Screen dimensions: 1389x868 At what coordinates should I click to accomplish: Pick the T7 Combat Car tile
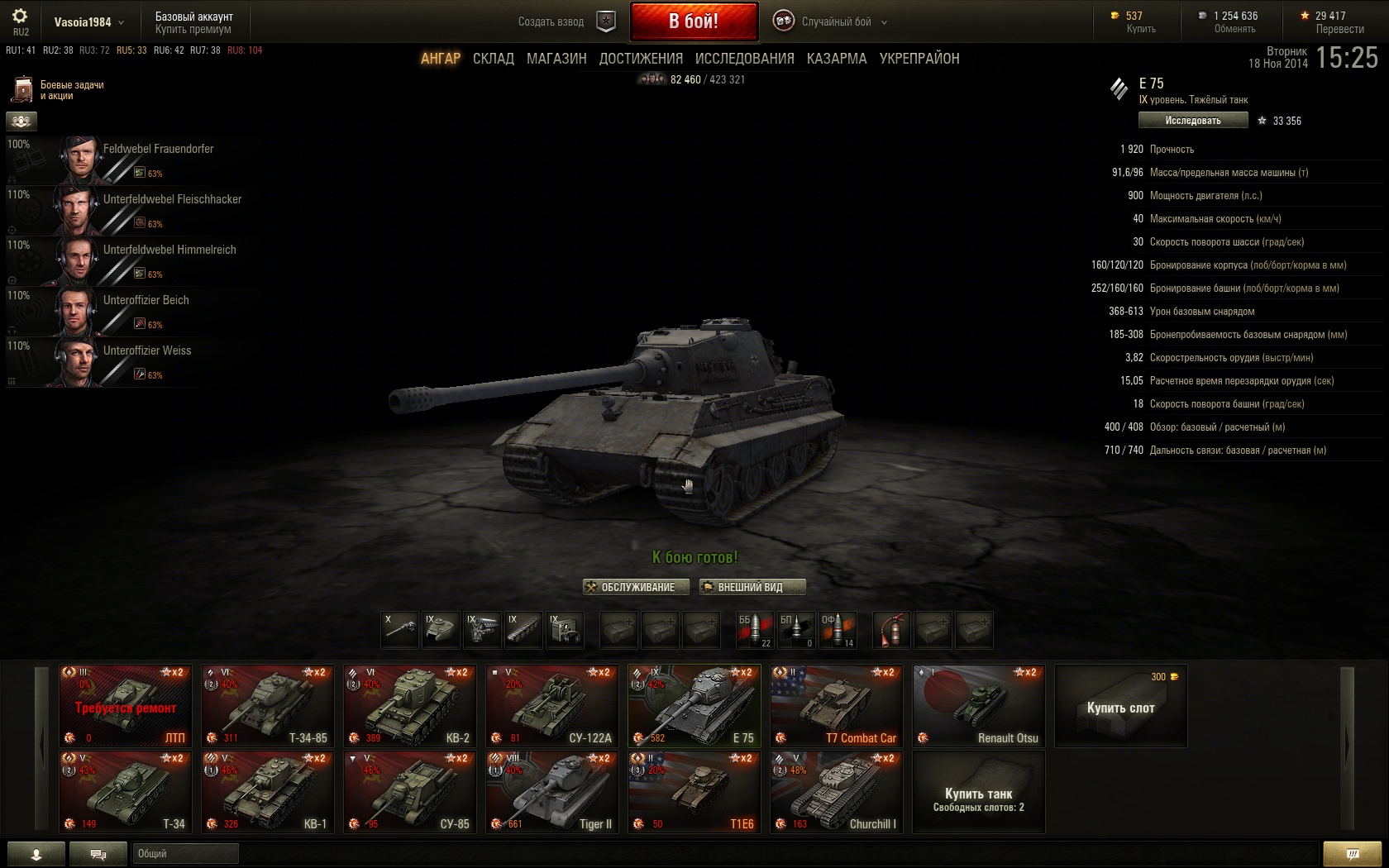pos(837,706)
